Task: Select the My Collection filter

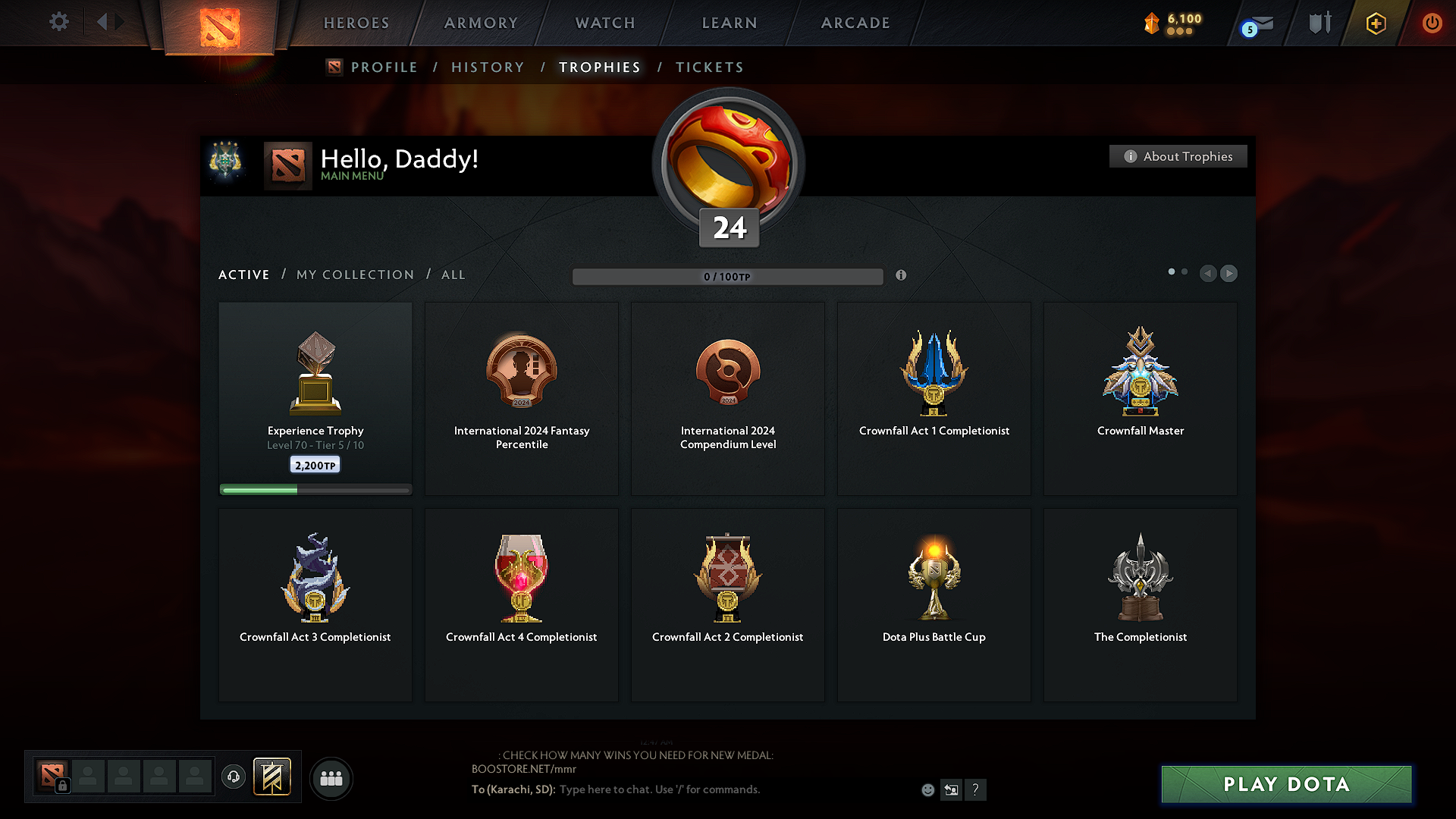Action: click(x=354, y=275)
